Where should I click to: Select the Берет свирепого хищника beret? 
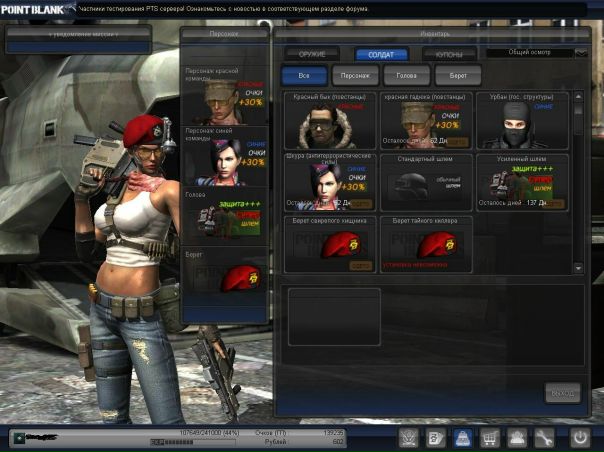coord(329,243)
